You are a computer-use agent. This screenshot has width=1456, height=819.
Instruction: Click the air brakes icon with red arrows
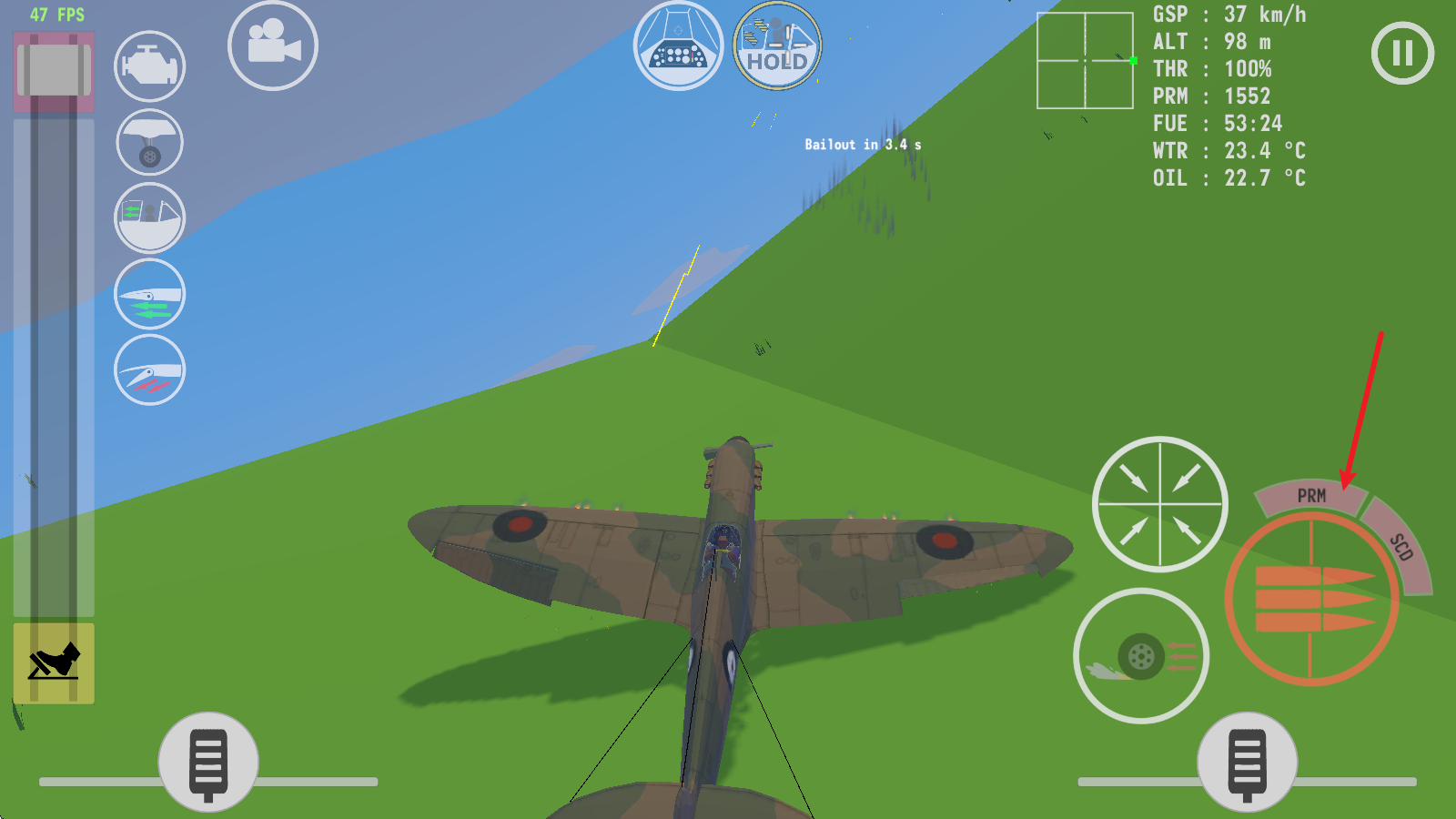(x=150, y=371)
